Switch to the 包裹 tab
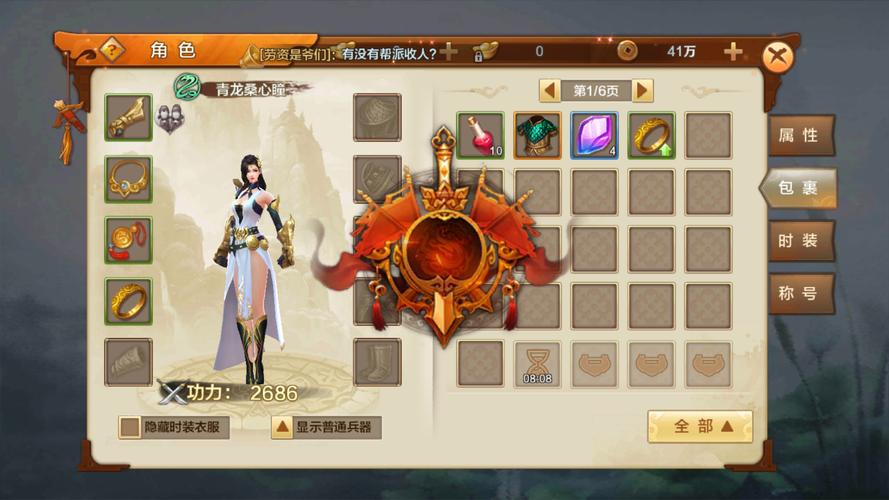 [x=799, y=188]
